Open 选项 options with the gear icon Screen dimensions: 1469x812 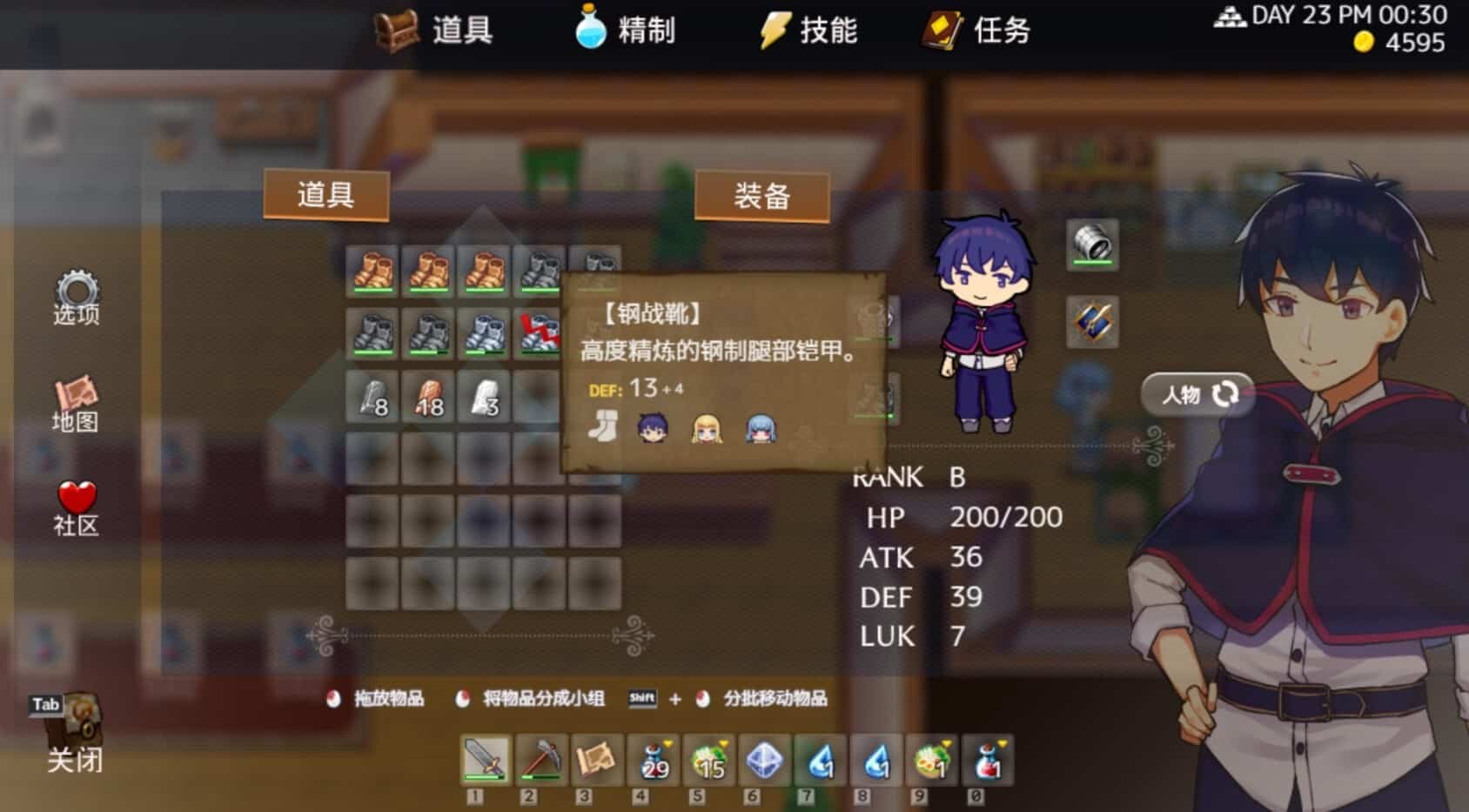77,298
